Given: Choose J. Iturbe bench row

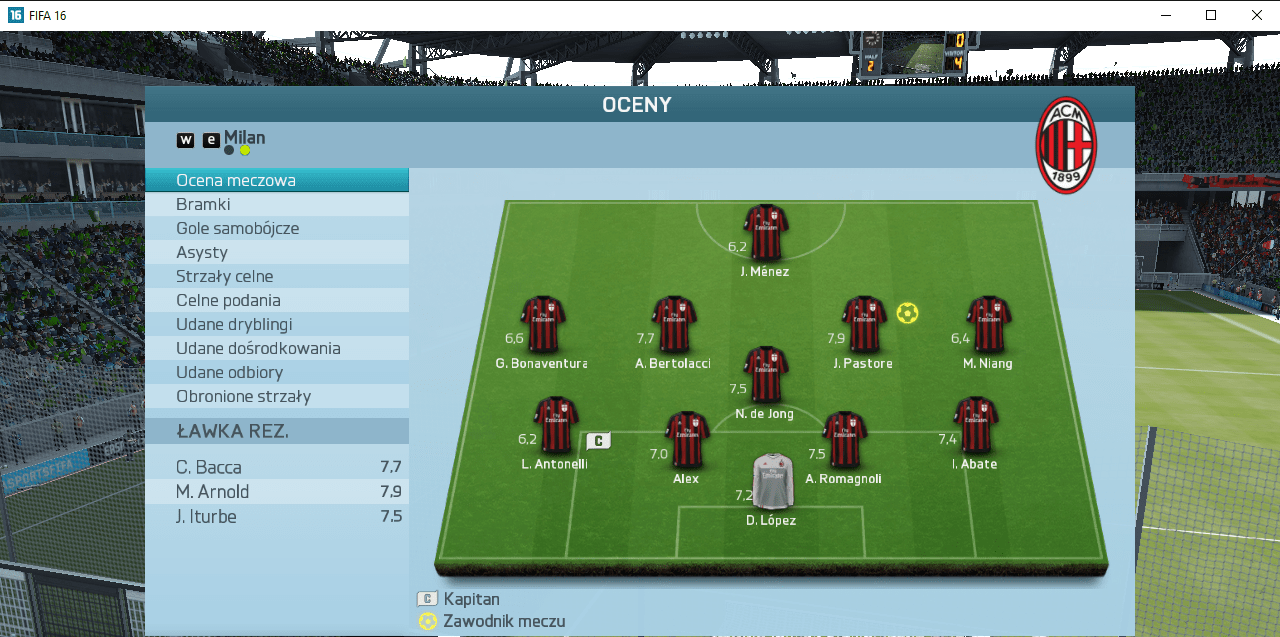Looking at the screenshot, I should (x=277, y=516).
